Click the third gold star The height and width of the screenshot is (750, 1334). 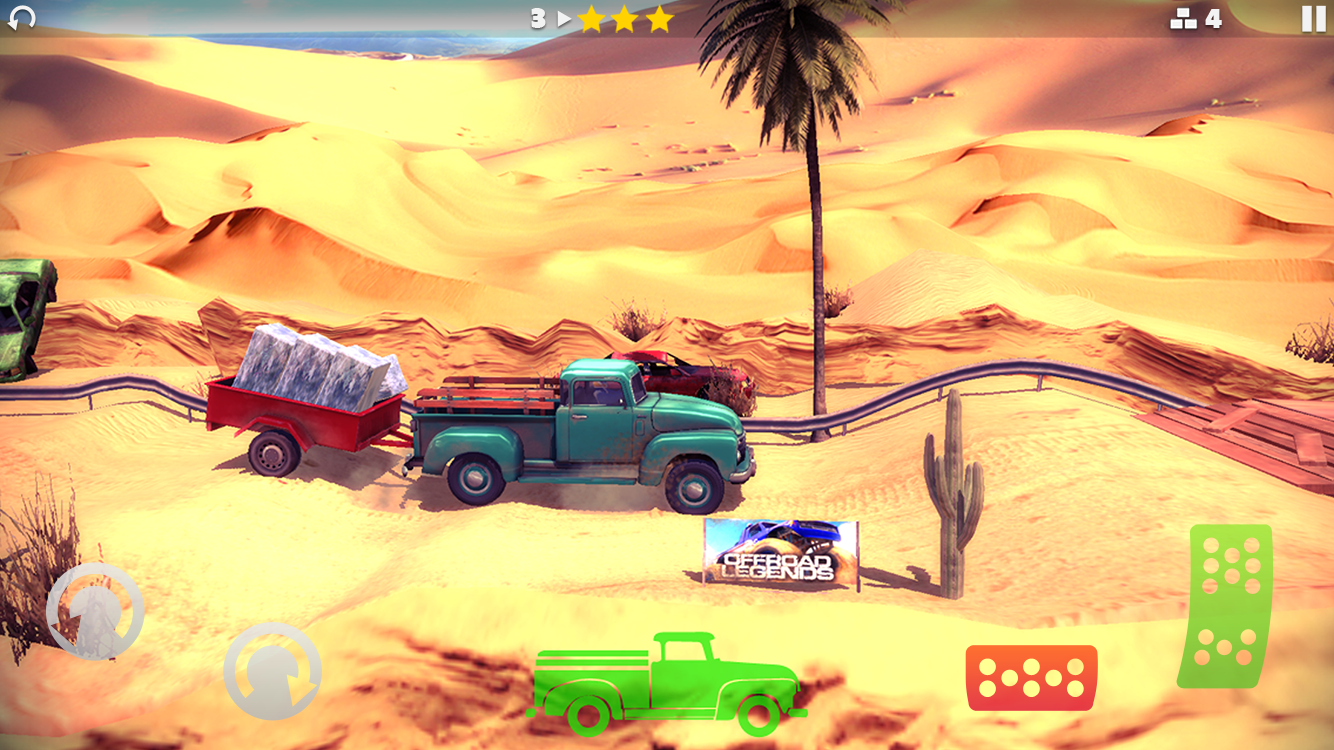(x=657, y=17)
